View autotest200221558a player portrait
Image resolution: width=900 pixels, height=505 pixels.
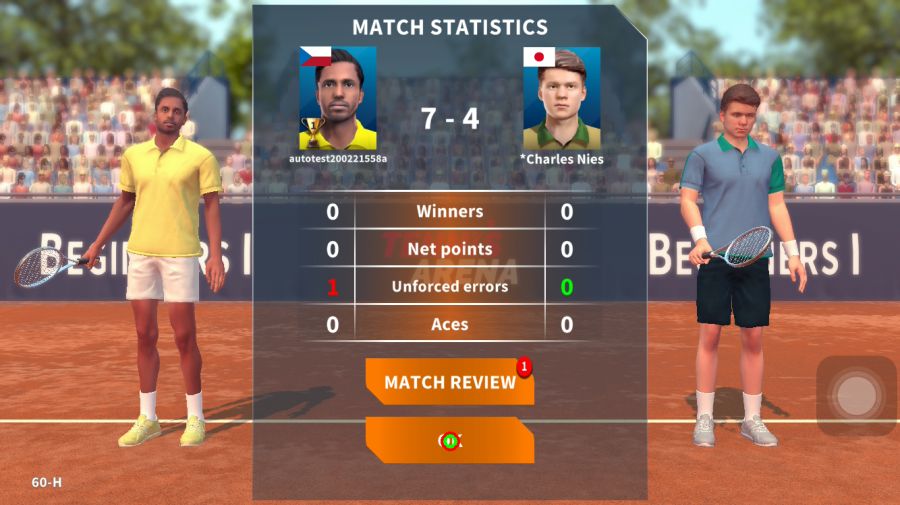[337, 98]
